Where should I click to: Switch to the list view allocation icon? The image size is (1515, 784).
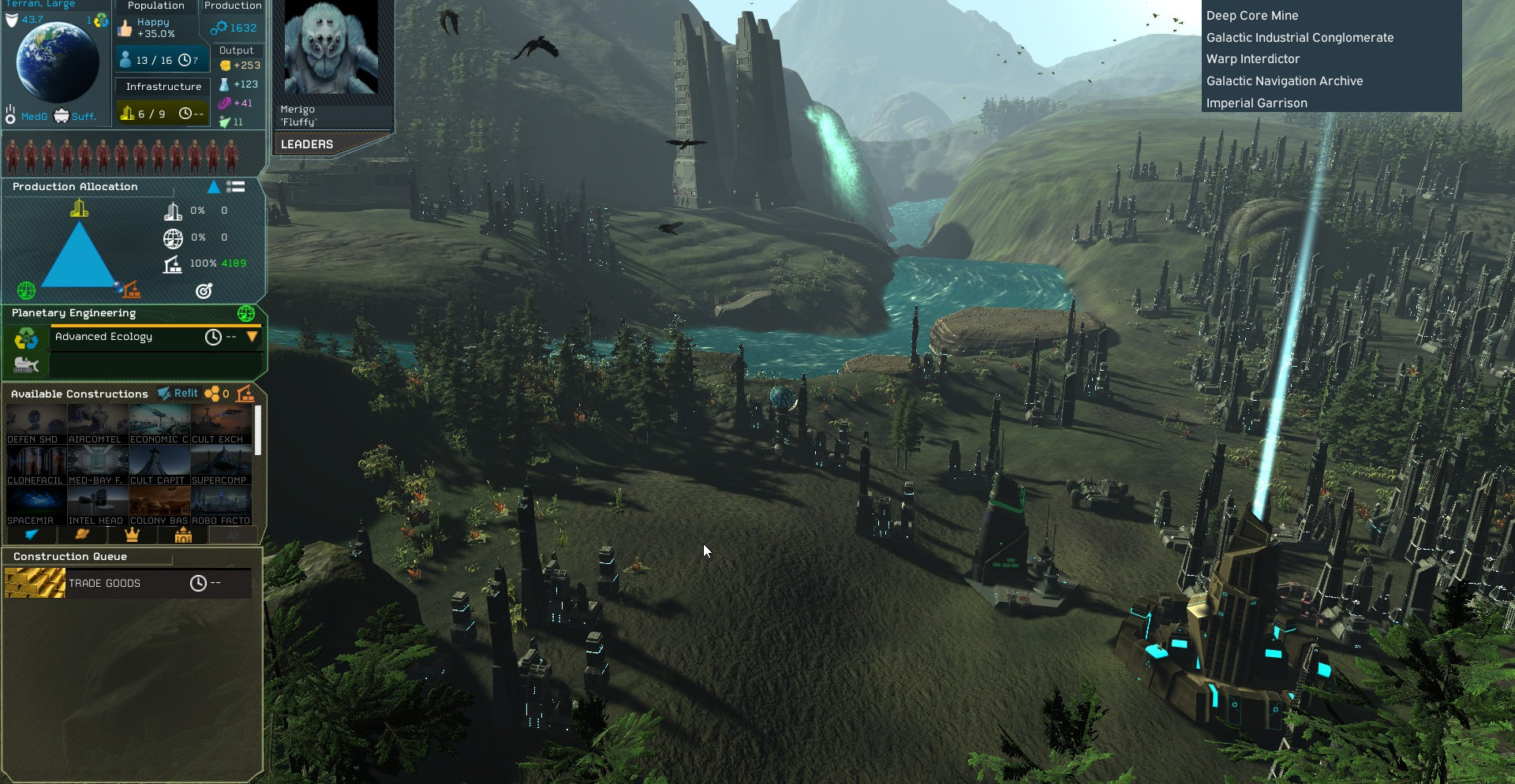coord(235,187)
